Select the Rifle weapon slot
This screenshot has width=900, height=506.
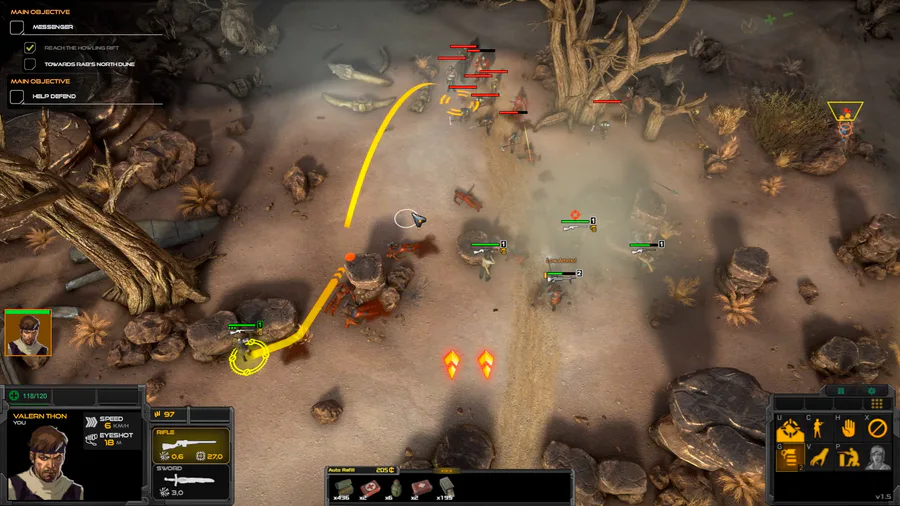[x=190, y=445]
